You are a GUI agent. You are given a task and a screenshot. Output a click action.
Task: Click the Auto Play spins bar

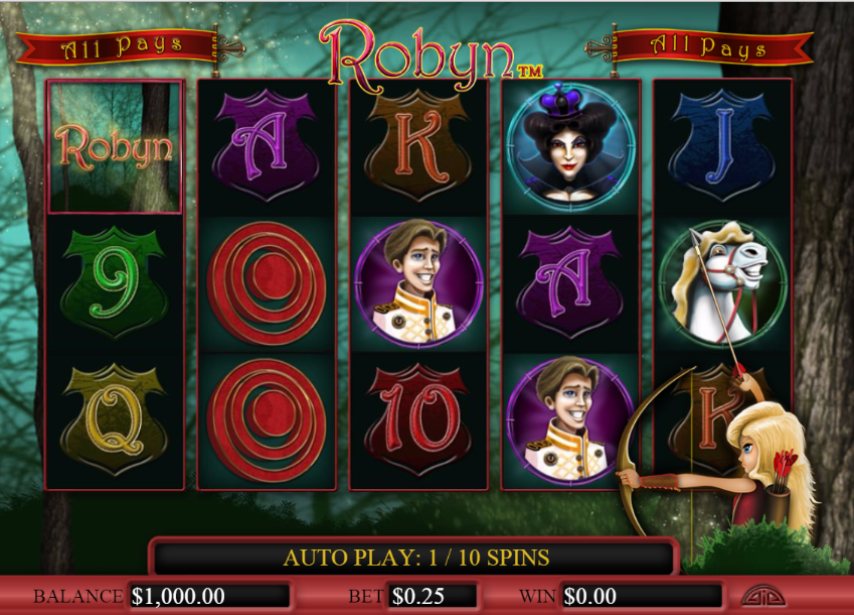click(415, 557)
